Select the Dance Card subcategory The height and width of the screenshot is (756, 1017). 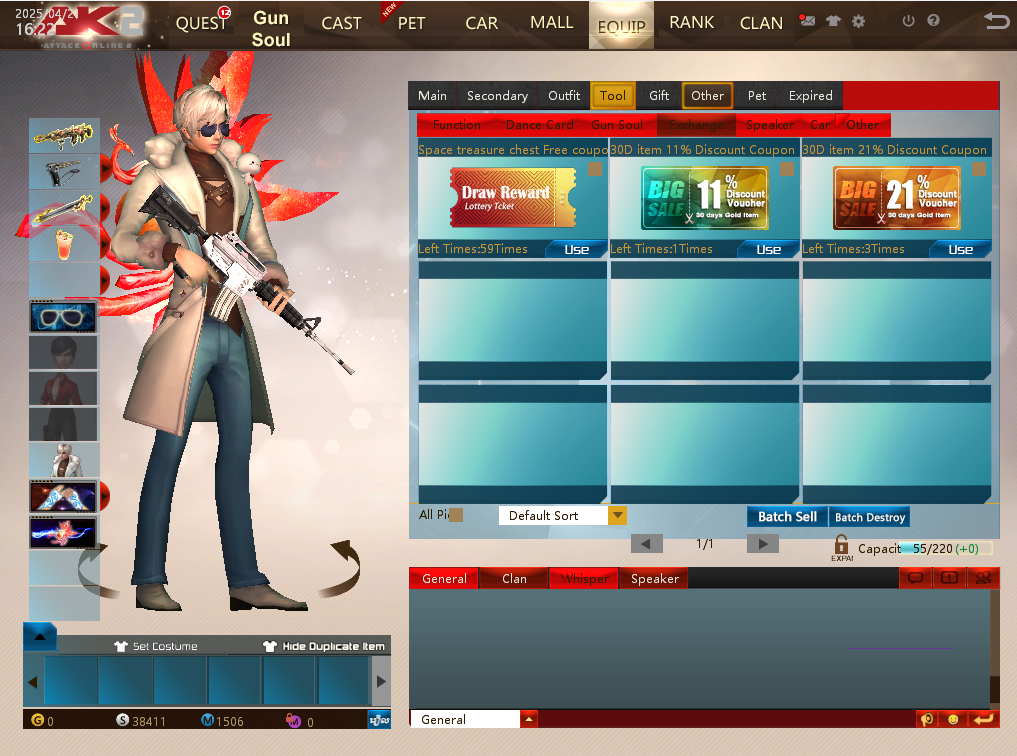point(540,125)
